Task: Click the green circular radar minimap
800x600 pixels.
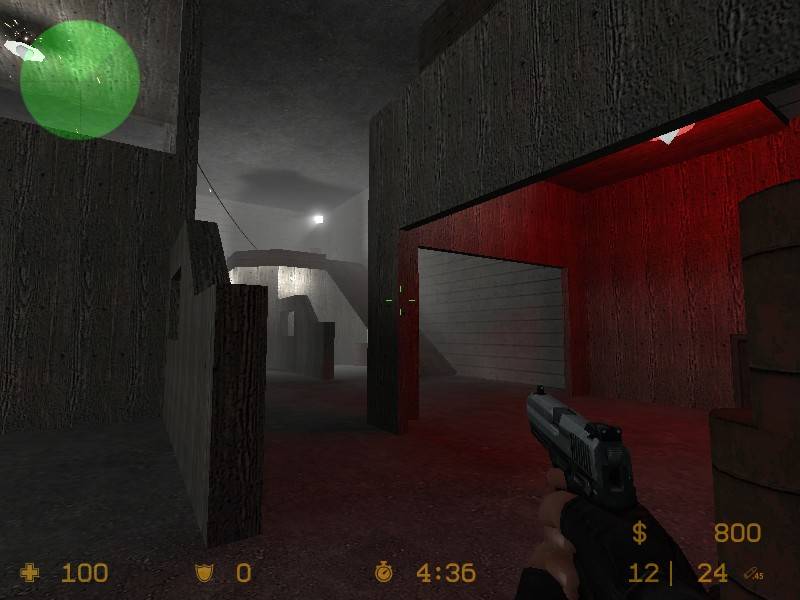Action: click(79, 79)
